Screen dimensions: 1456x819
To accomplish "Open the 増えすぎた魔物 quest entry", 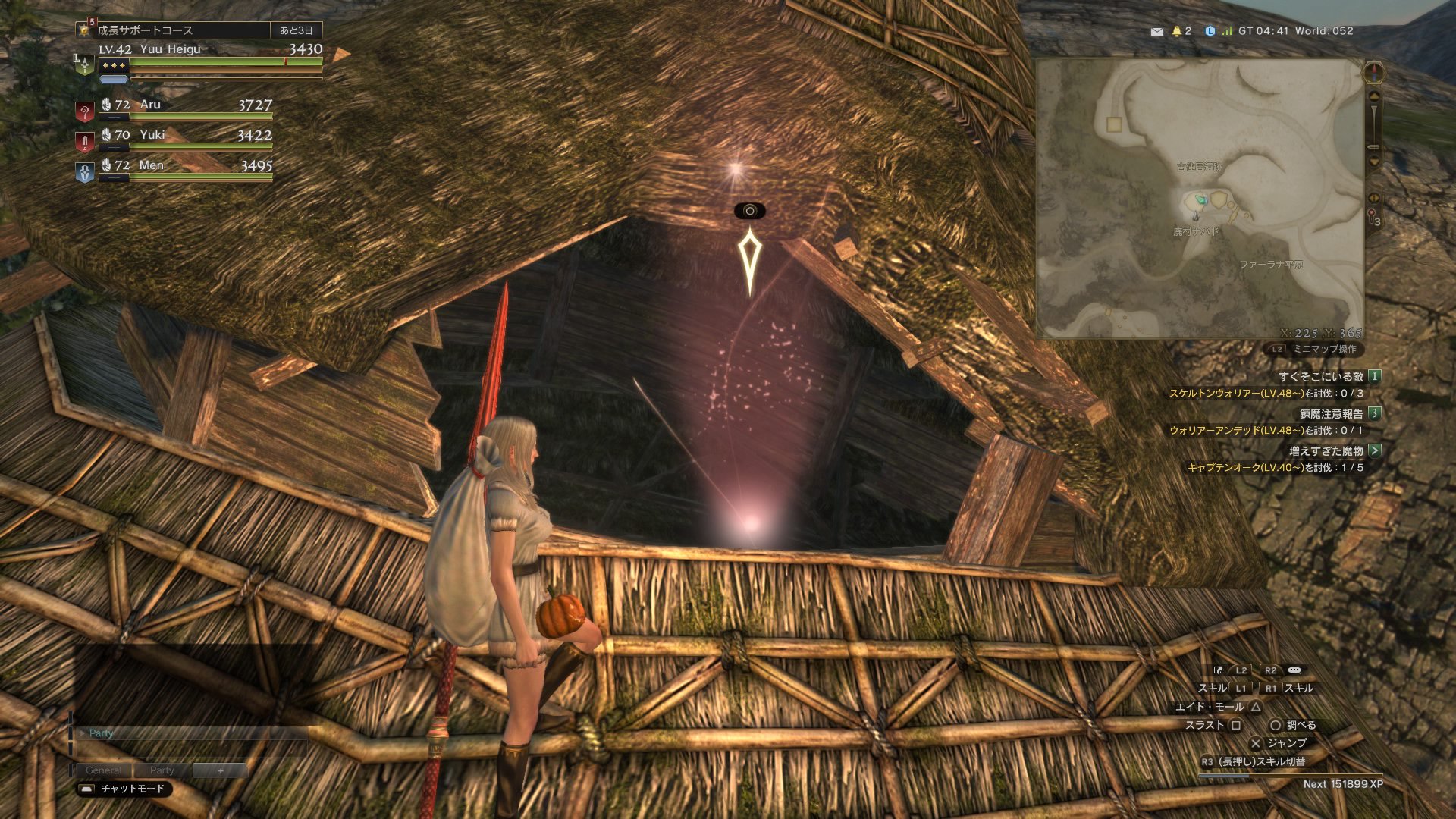I will [1326, 450].
